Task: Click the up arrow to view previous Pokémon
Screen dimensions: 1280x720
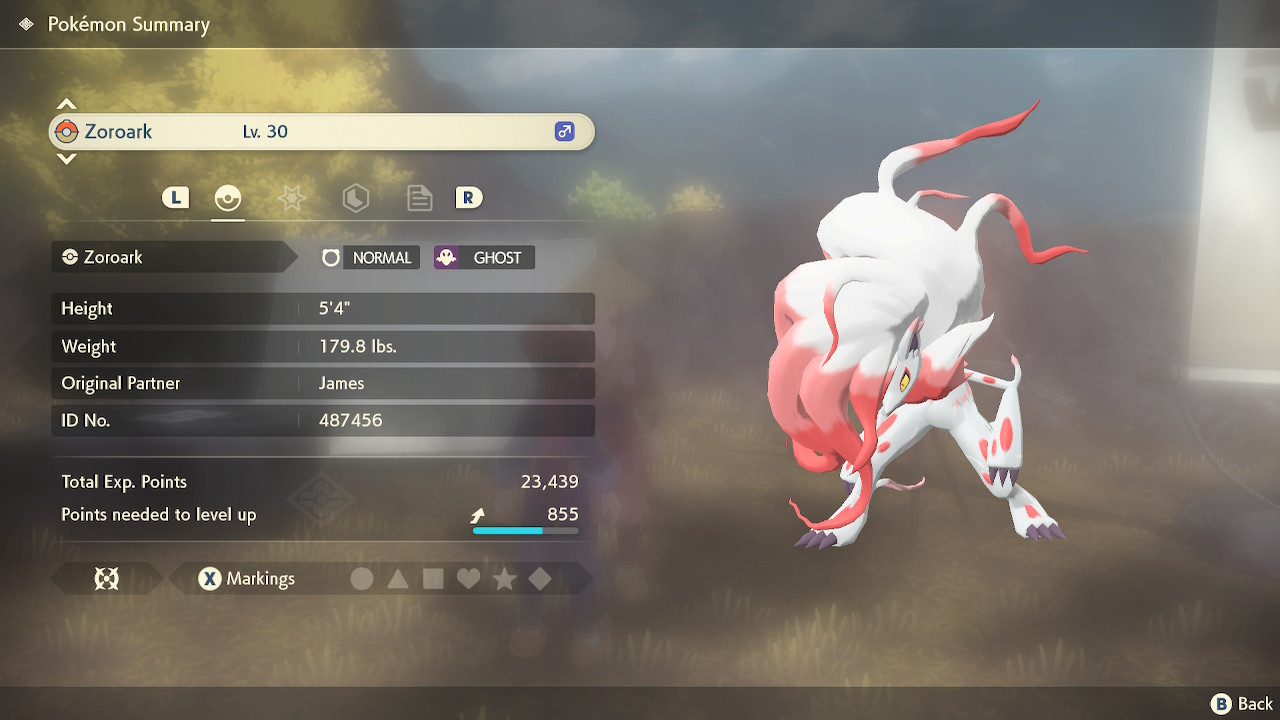Action: pos(66,103)
